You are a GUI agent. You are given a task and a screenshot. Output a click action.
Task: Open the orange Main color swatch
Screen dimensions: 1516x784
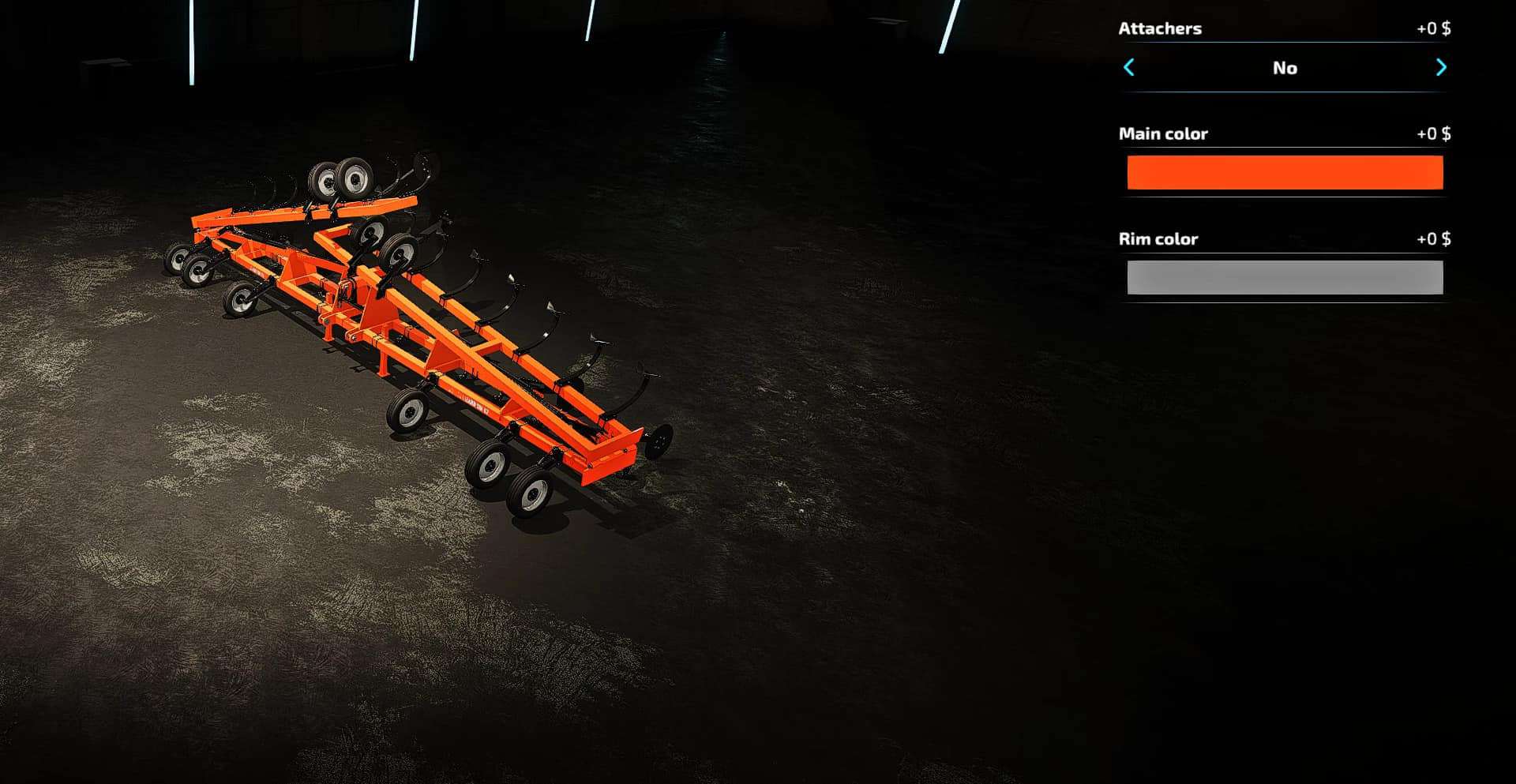tap(1285, 173)
